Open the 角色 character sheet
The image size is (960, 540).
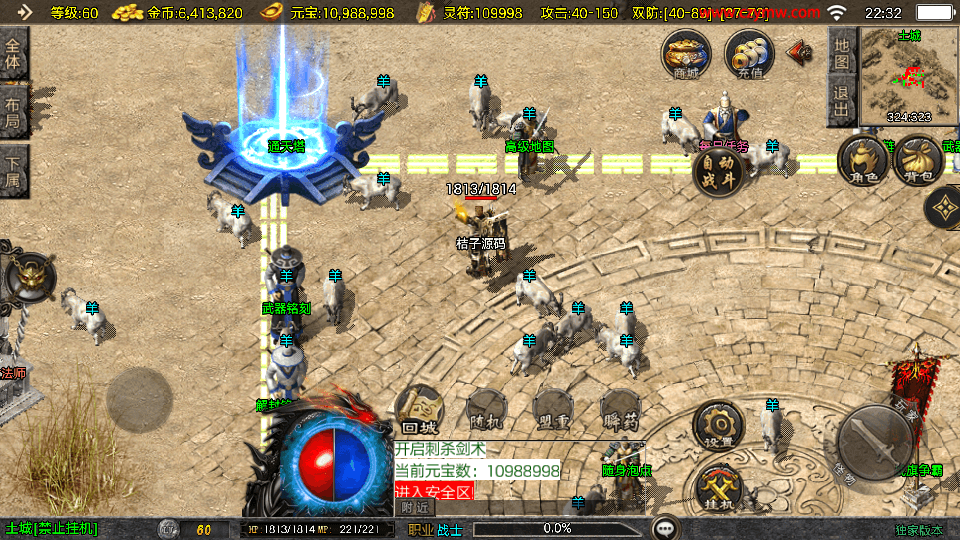click(x=862, y=161)
